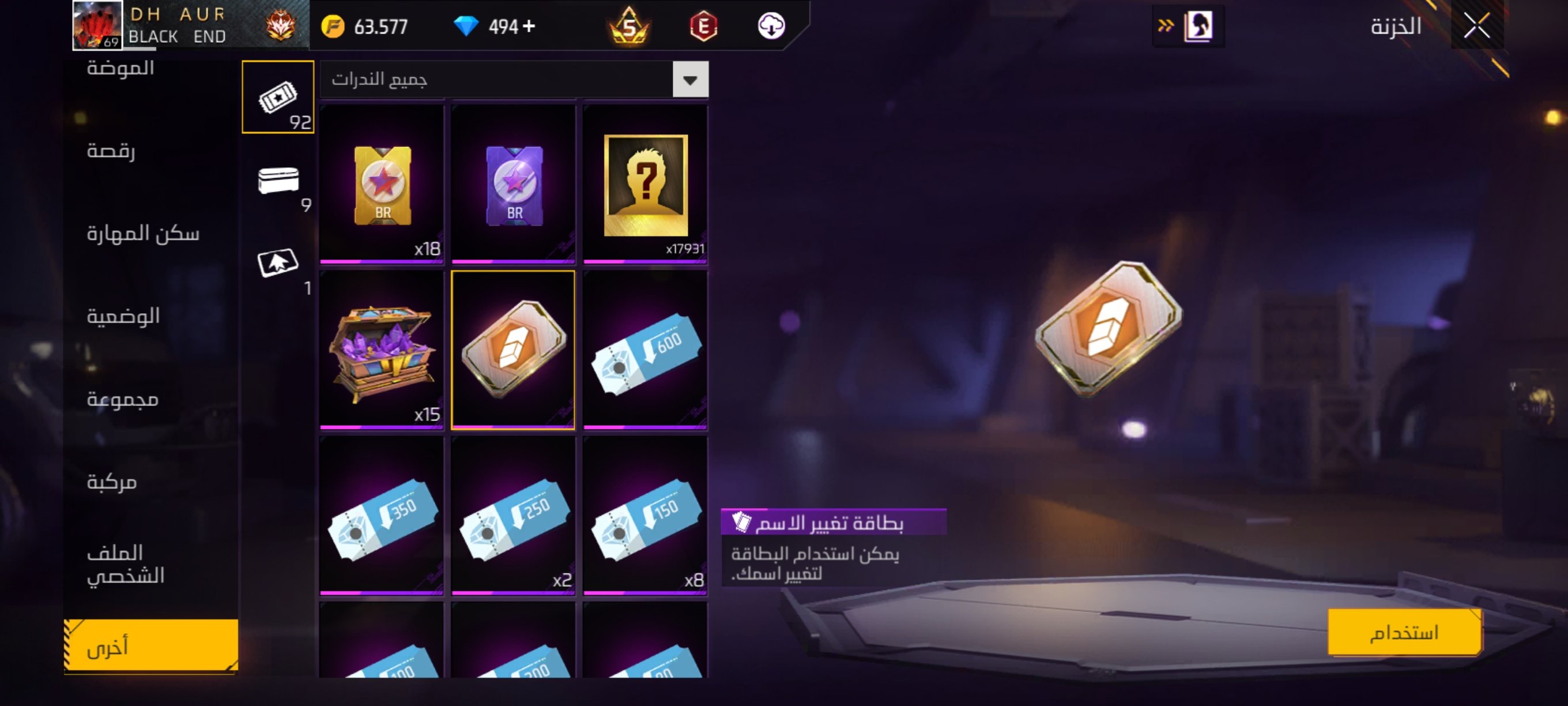Select the 350 diamond discount voucher
Image resolution: width=1568 pixels, height=706 pixels.
382,515
